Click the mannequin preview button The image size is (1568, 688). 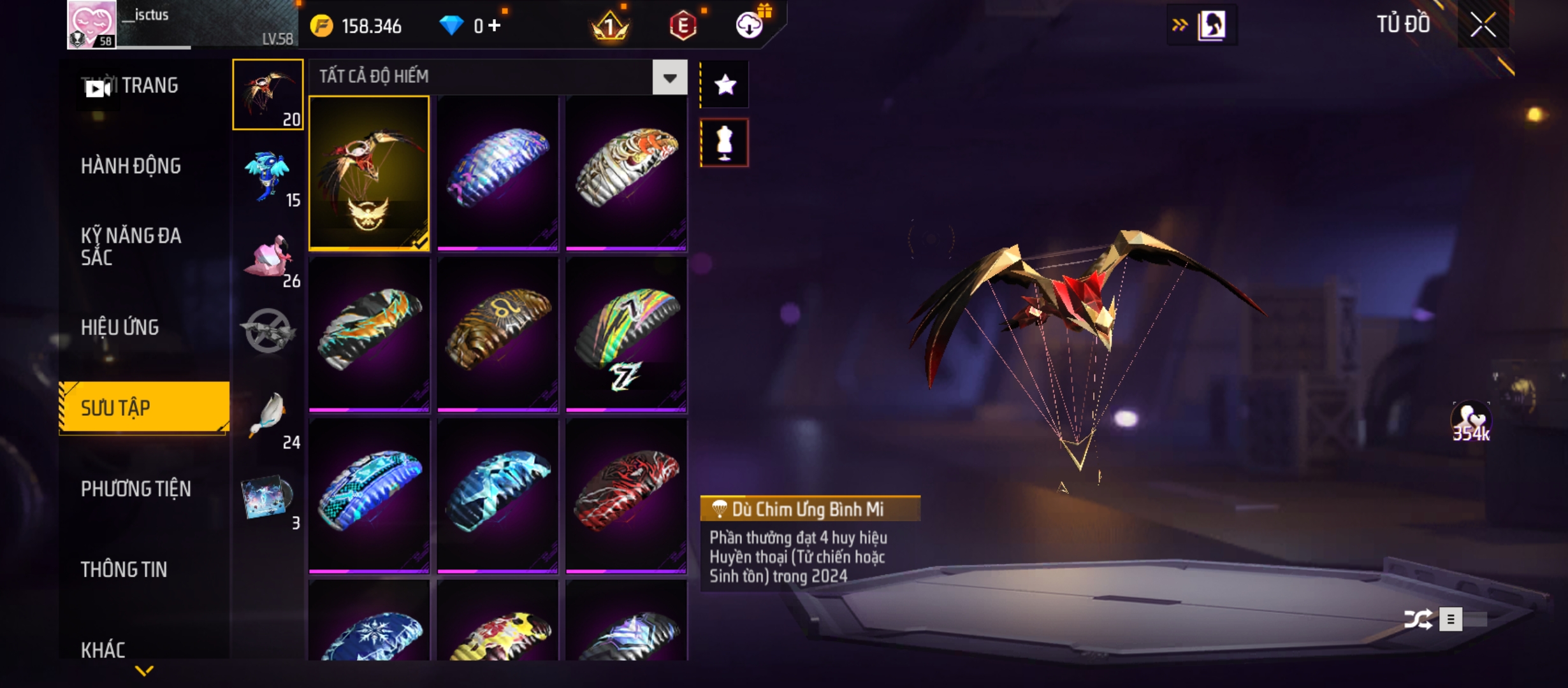click(x=725, y=143)
